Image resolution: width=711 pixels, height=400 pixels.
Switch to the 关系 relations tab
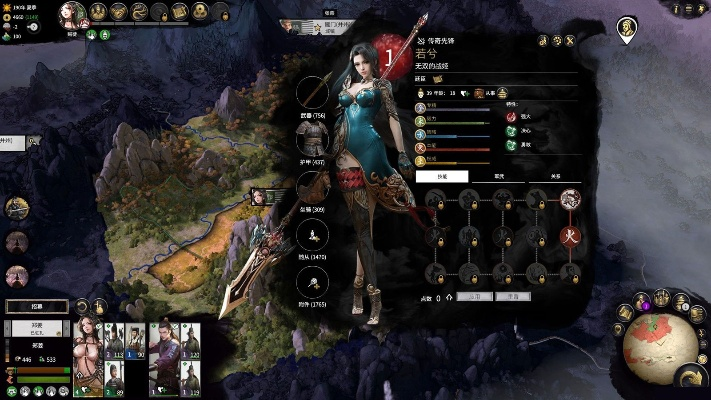pyautogui.click(x=556, y=175)
